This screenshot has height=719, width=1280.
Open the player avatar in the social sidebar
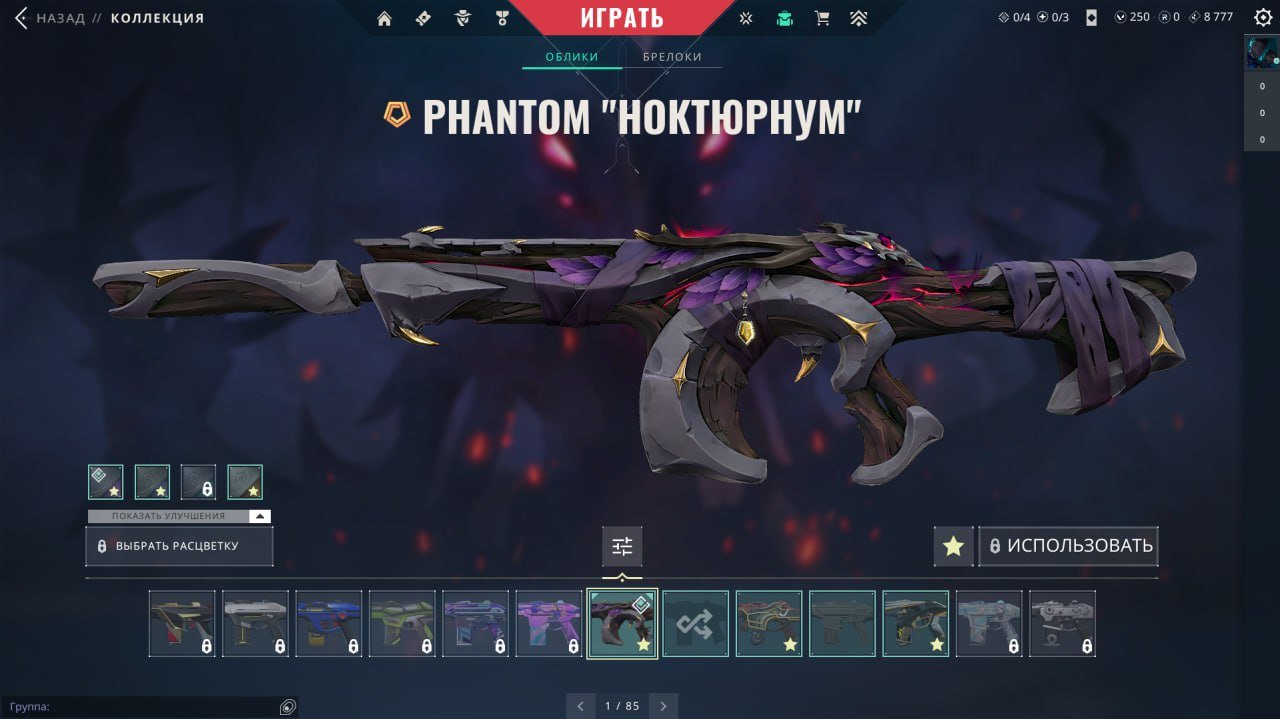[x=1261, y=52]
